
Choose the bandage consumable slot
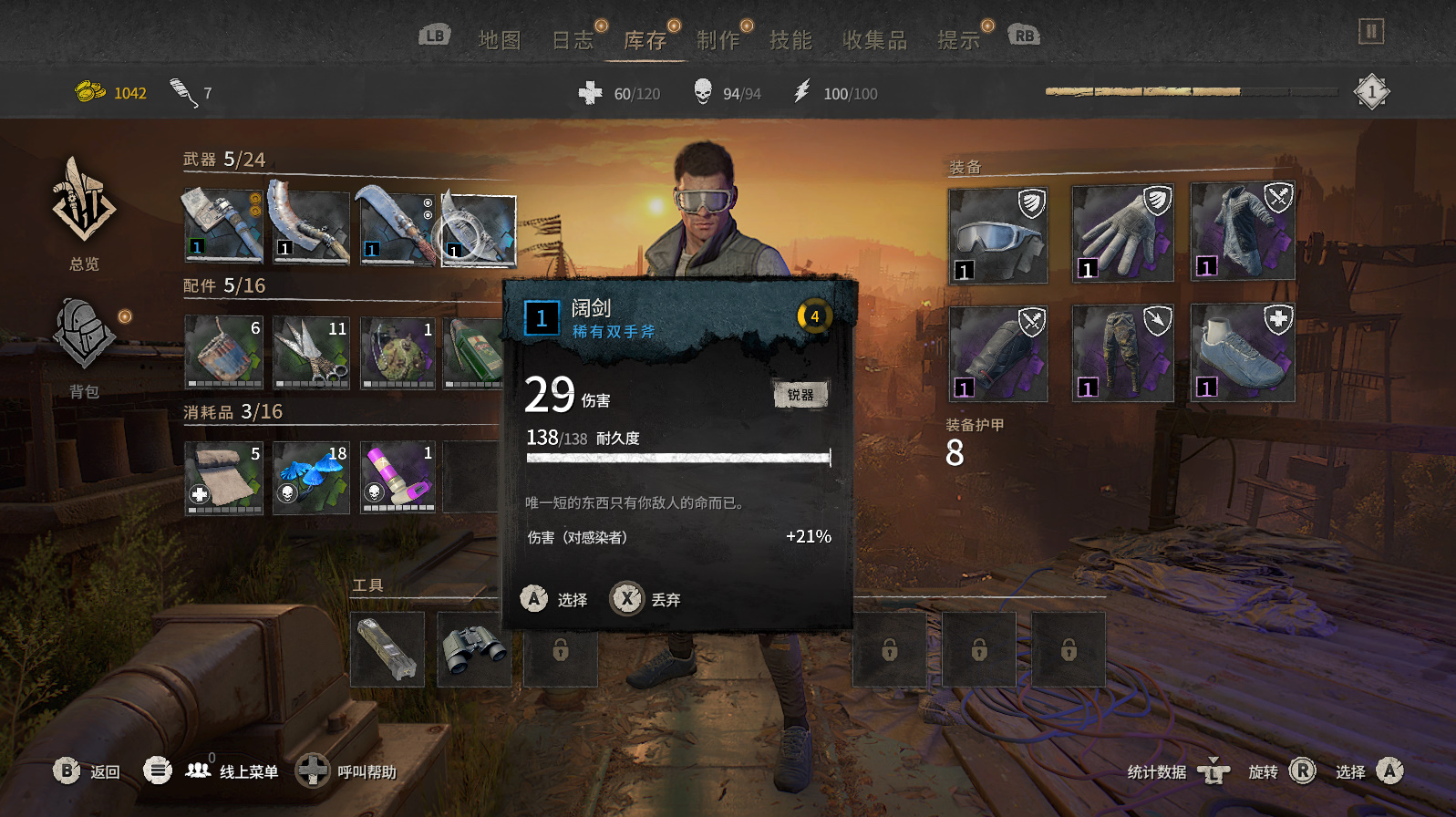click(x=223, y=478)
